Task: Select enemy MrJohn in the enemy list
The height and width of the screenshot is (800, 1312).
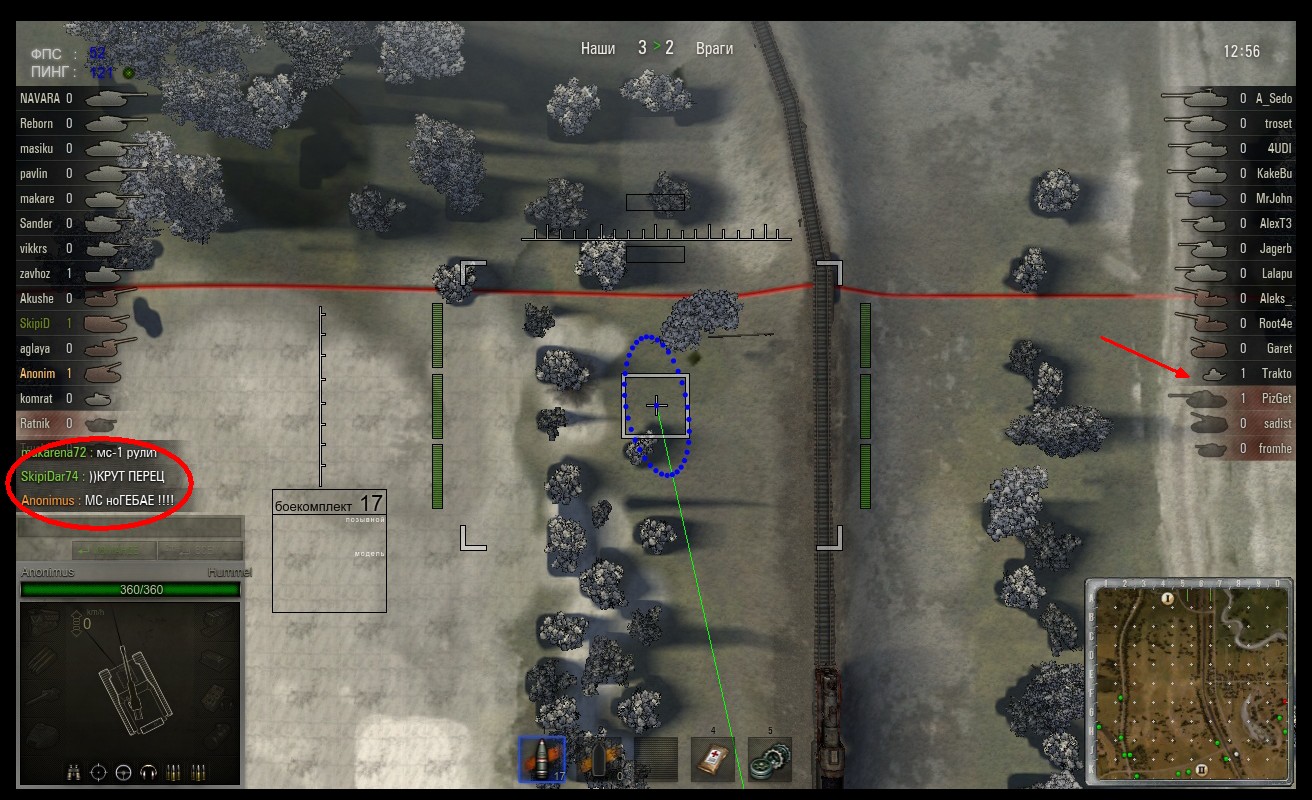Action: point(1274,199)
